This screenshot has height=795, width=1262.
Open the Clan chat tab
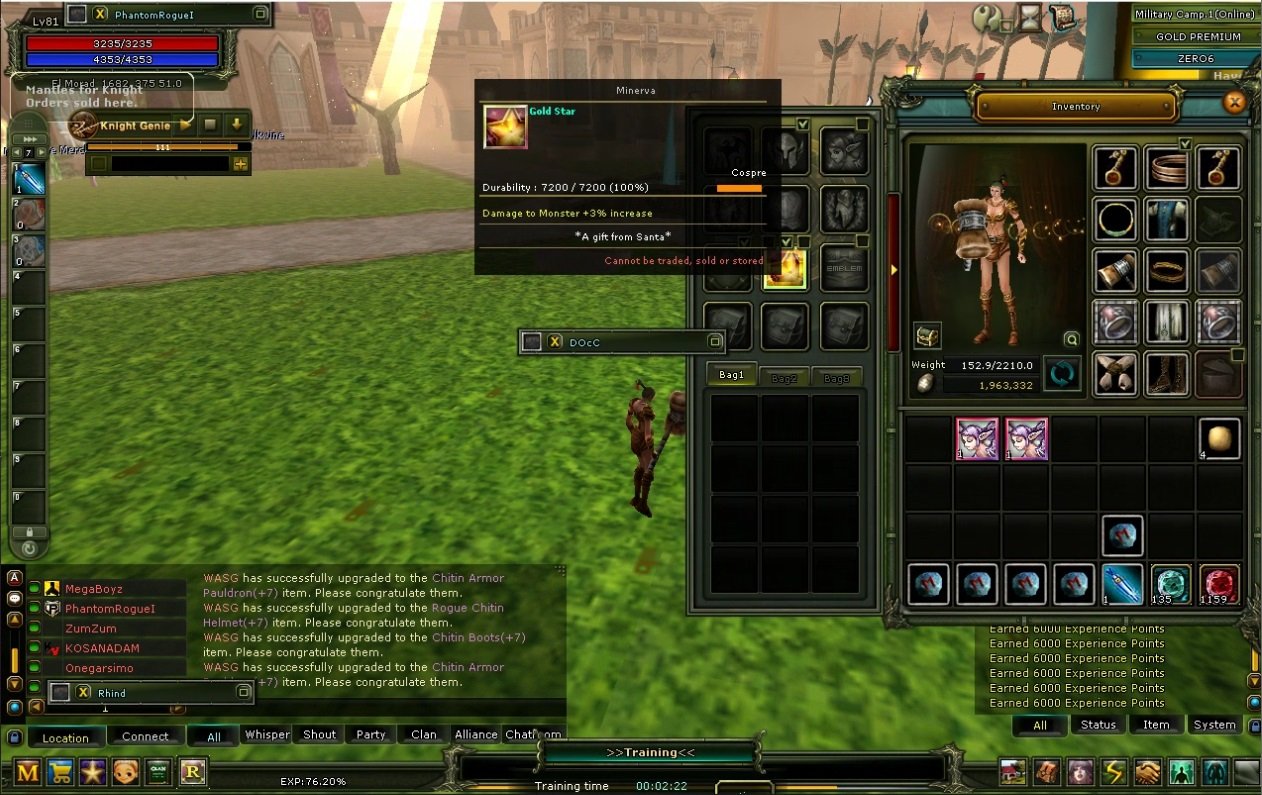click(x=424, y=734)
